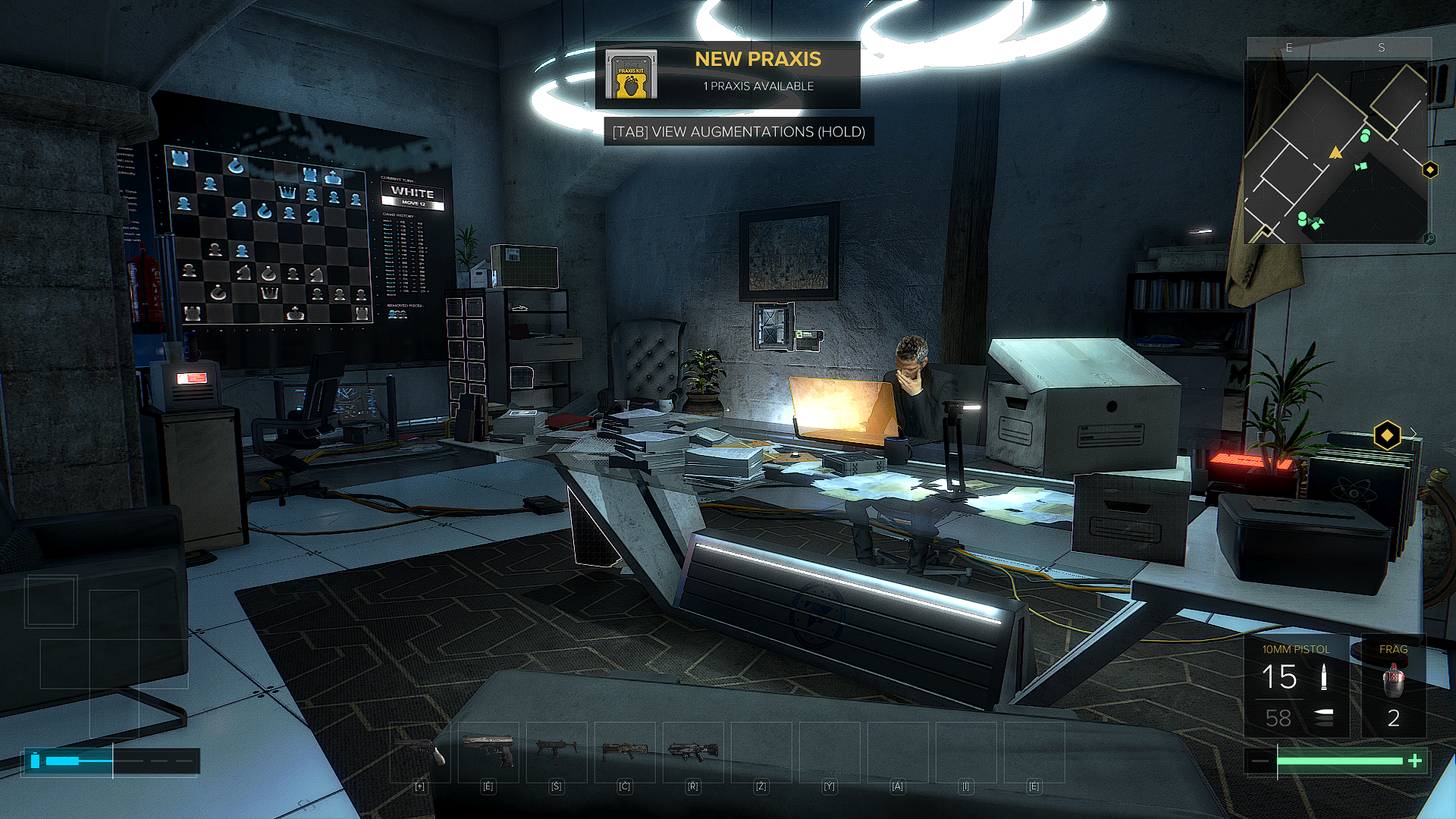Pick the battle rifle hotbar slot
Viewport: 1456px width, 819px height.
692,752
